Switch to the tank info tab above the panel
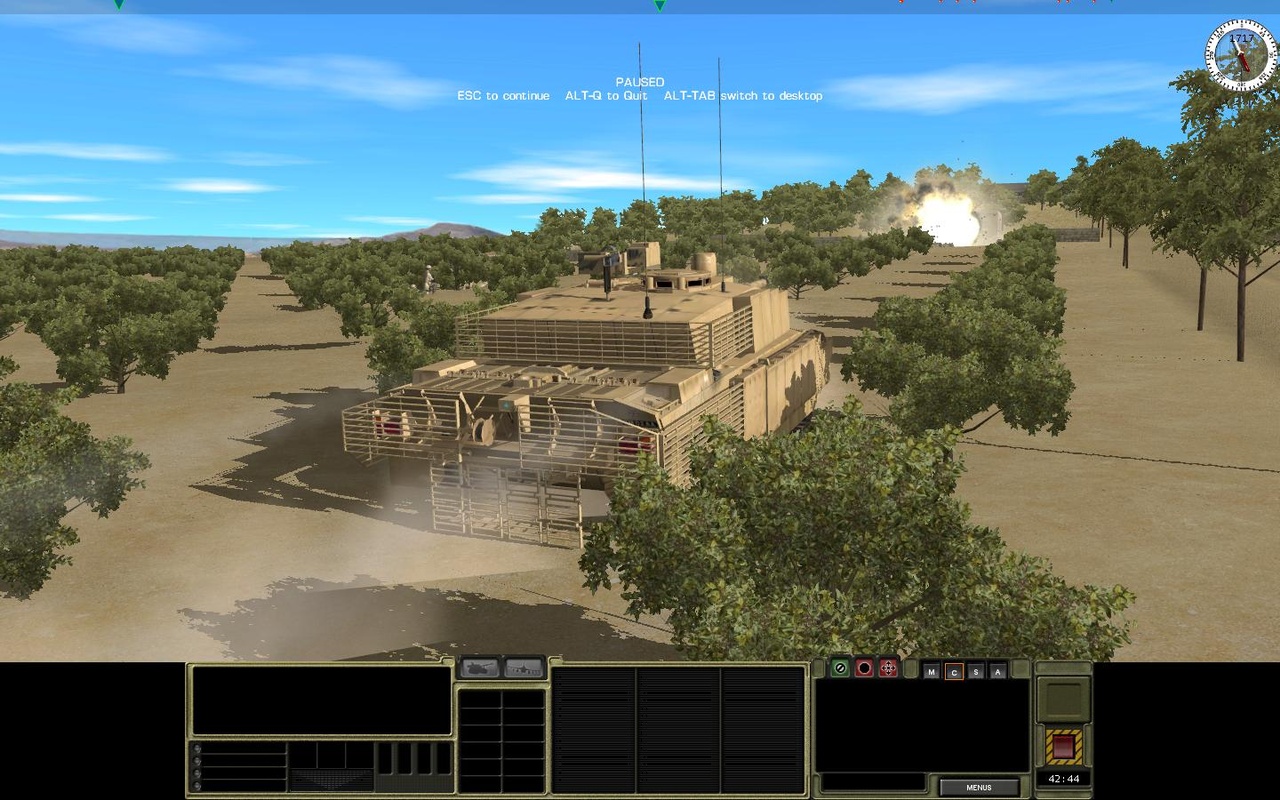1280x800 pixels. click(479, 668)
